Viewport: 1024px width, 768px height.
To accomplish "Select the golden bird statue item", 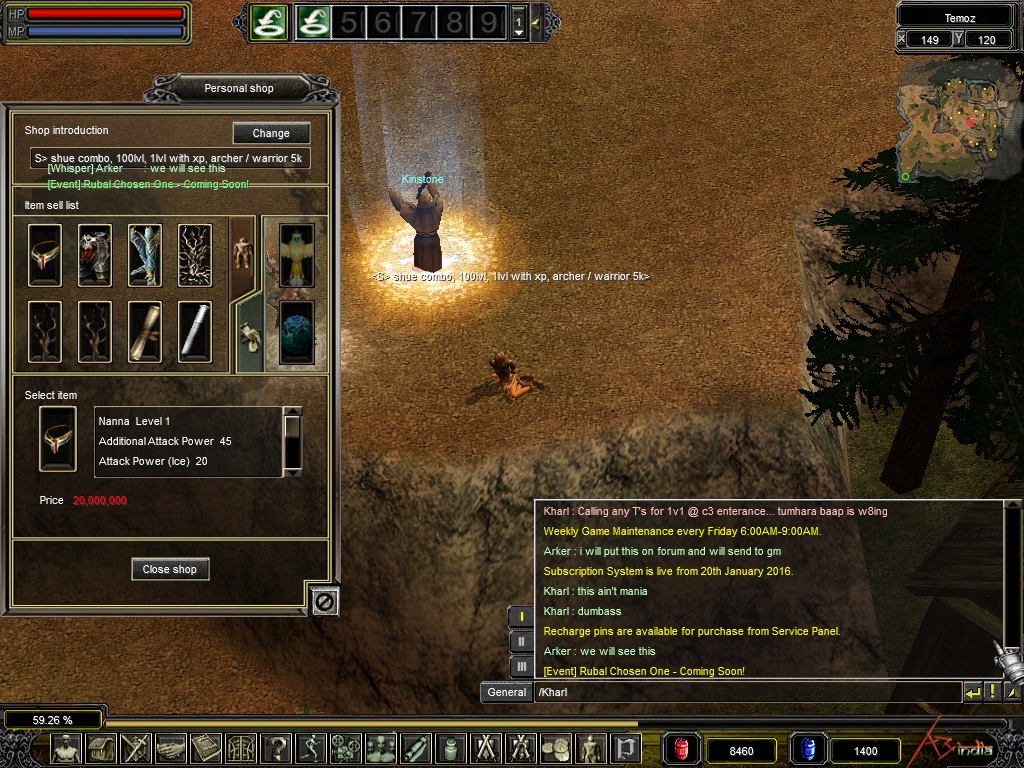I will 297,254.
